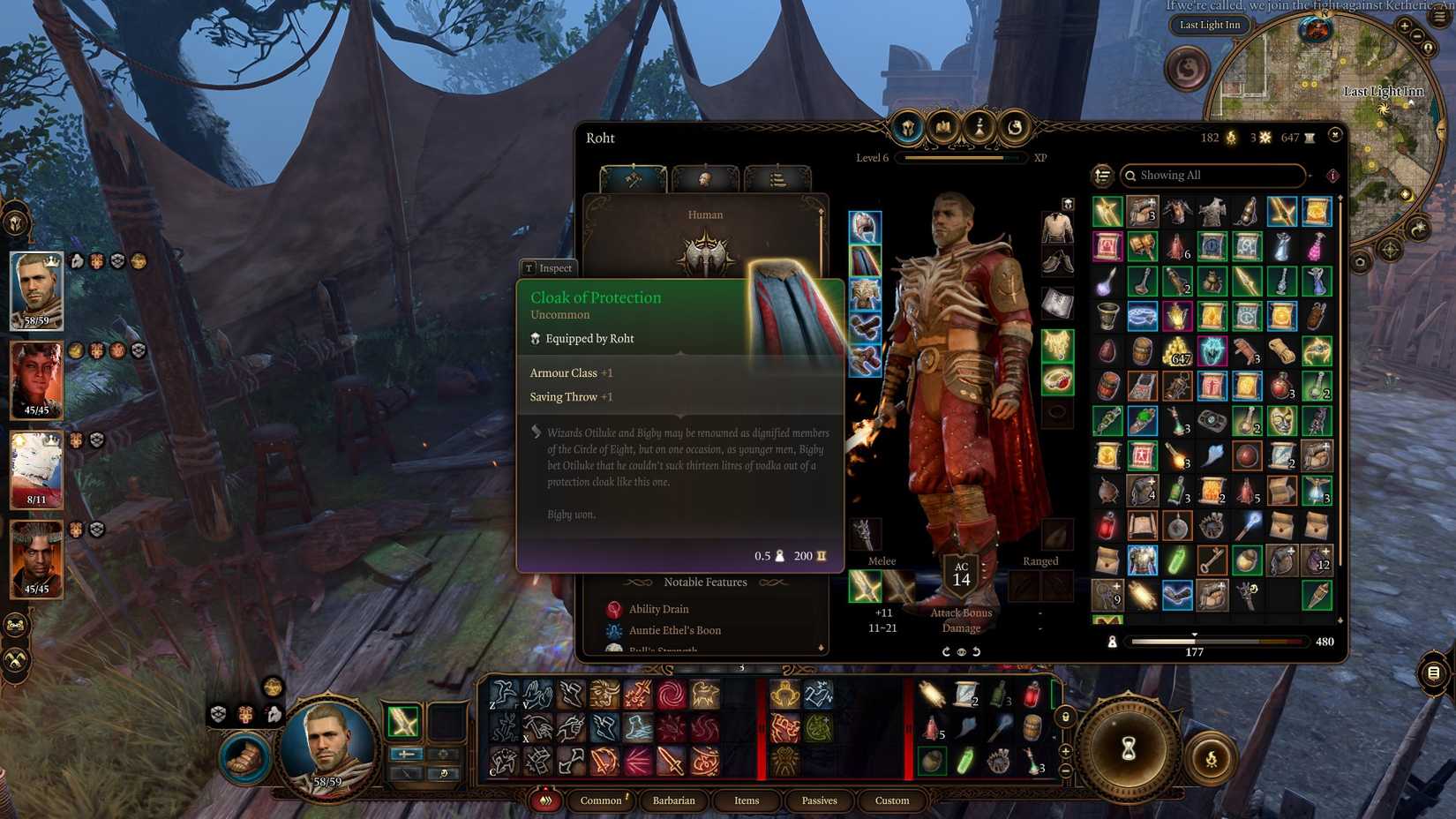Select the campfire long rest icon bottom right
Viewport: 1456px width, 819px height.
click(1211, 755)
